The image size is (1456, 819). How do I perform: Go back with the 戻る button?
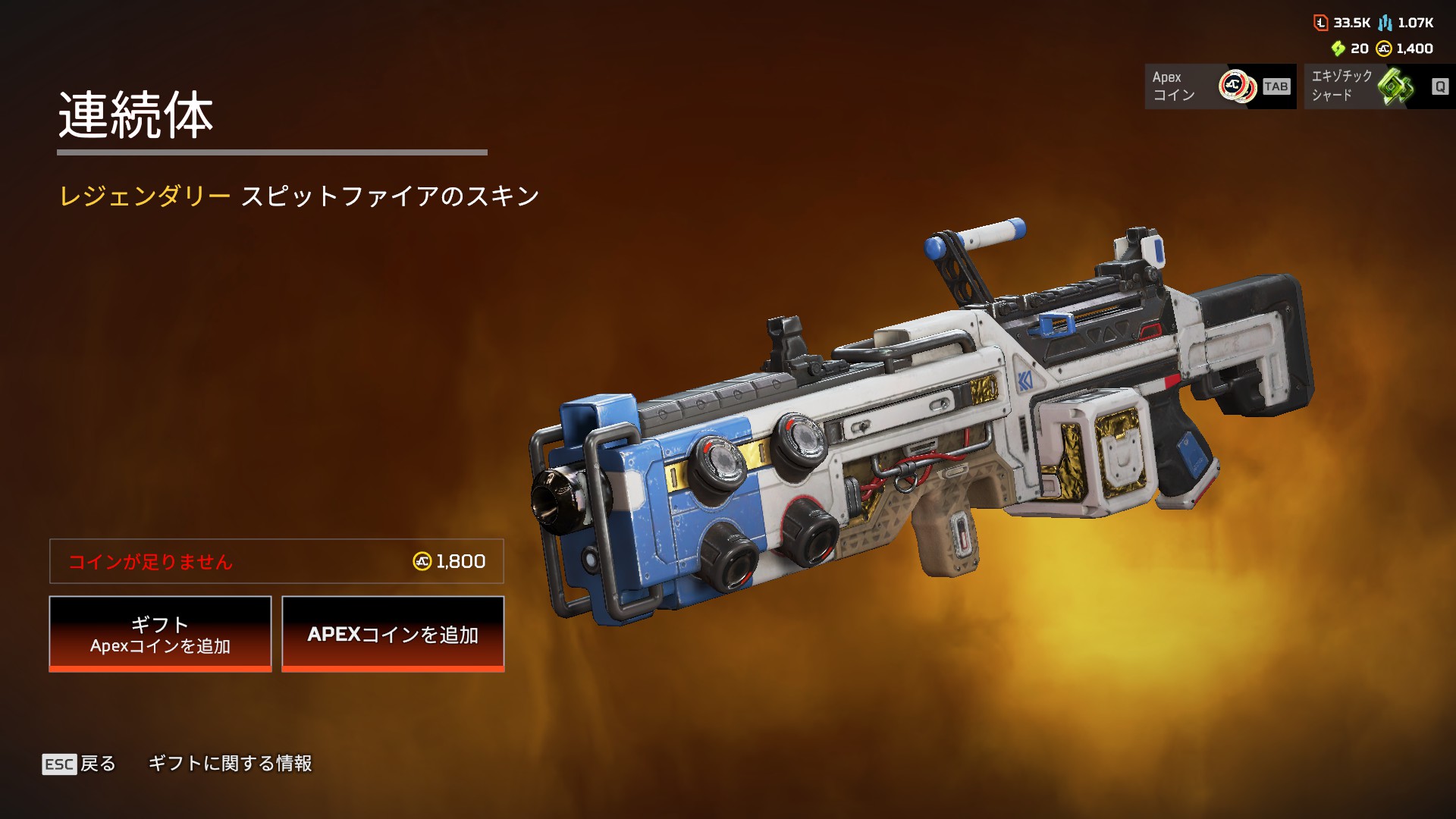pyautogui.click(x=80, y=764)
